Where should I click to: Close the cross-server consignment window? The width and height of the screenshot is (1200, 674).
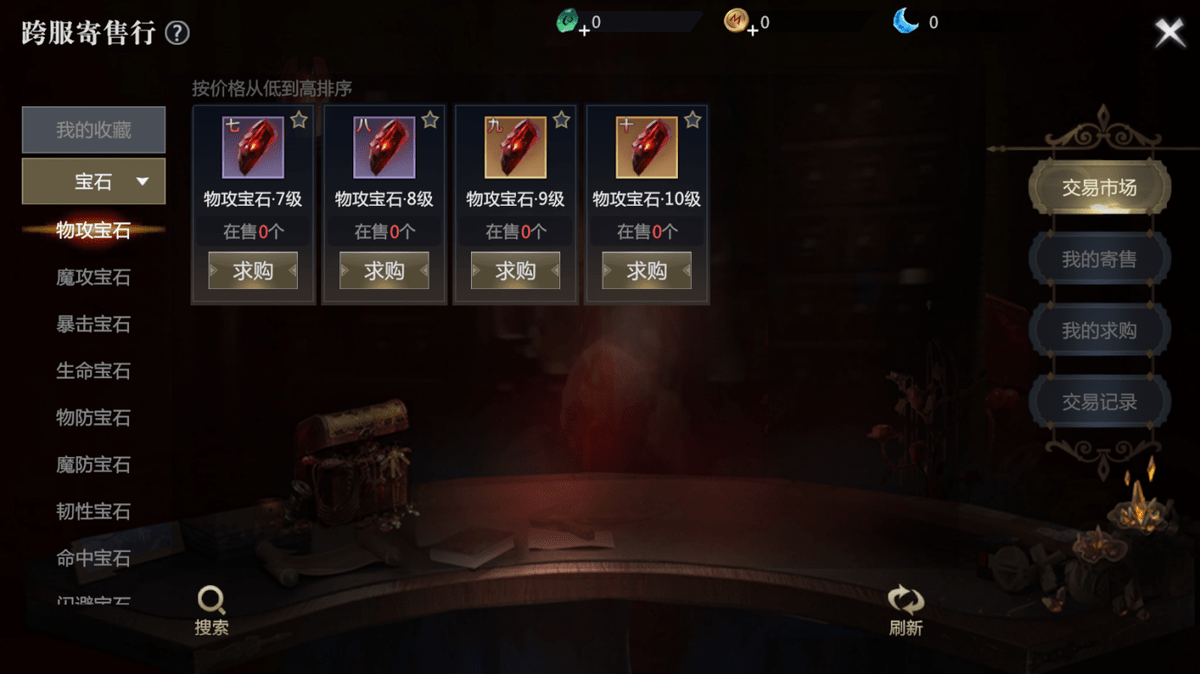click(1169, 33)
